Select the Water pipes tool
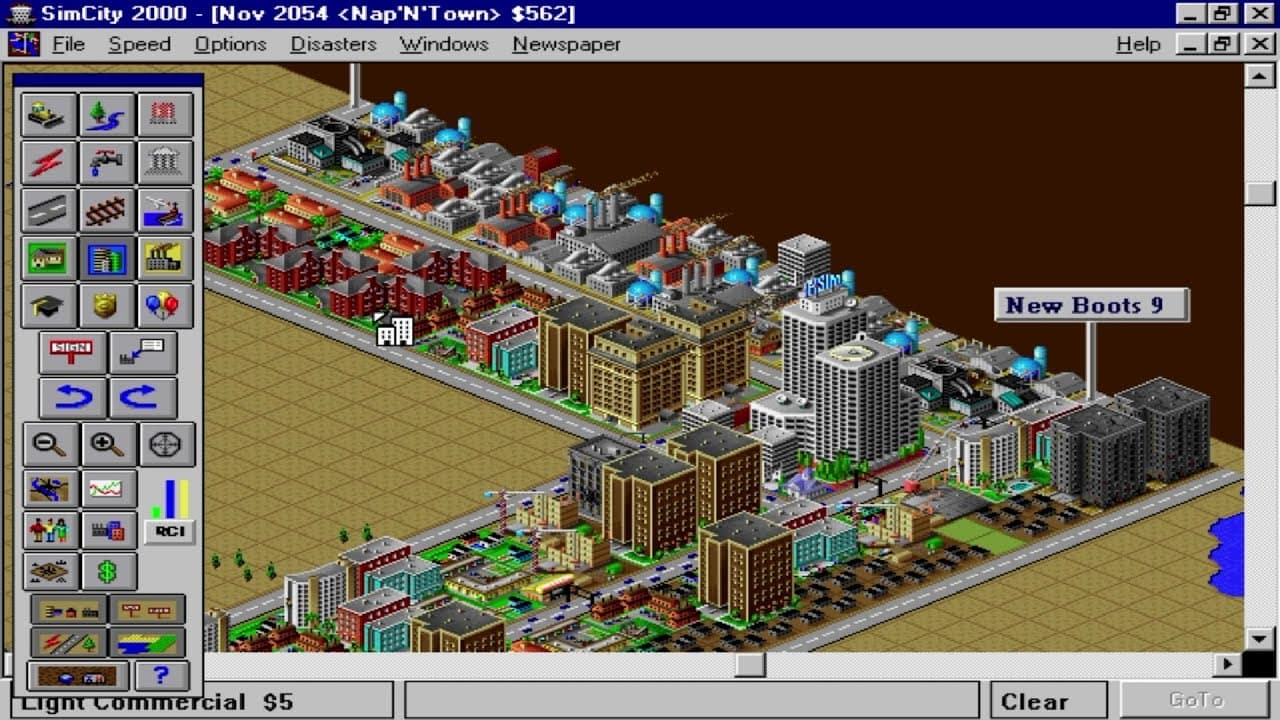 (107, 162)
